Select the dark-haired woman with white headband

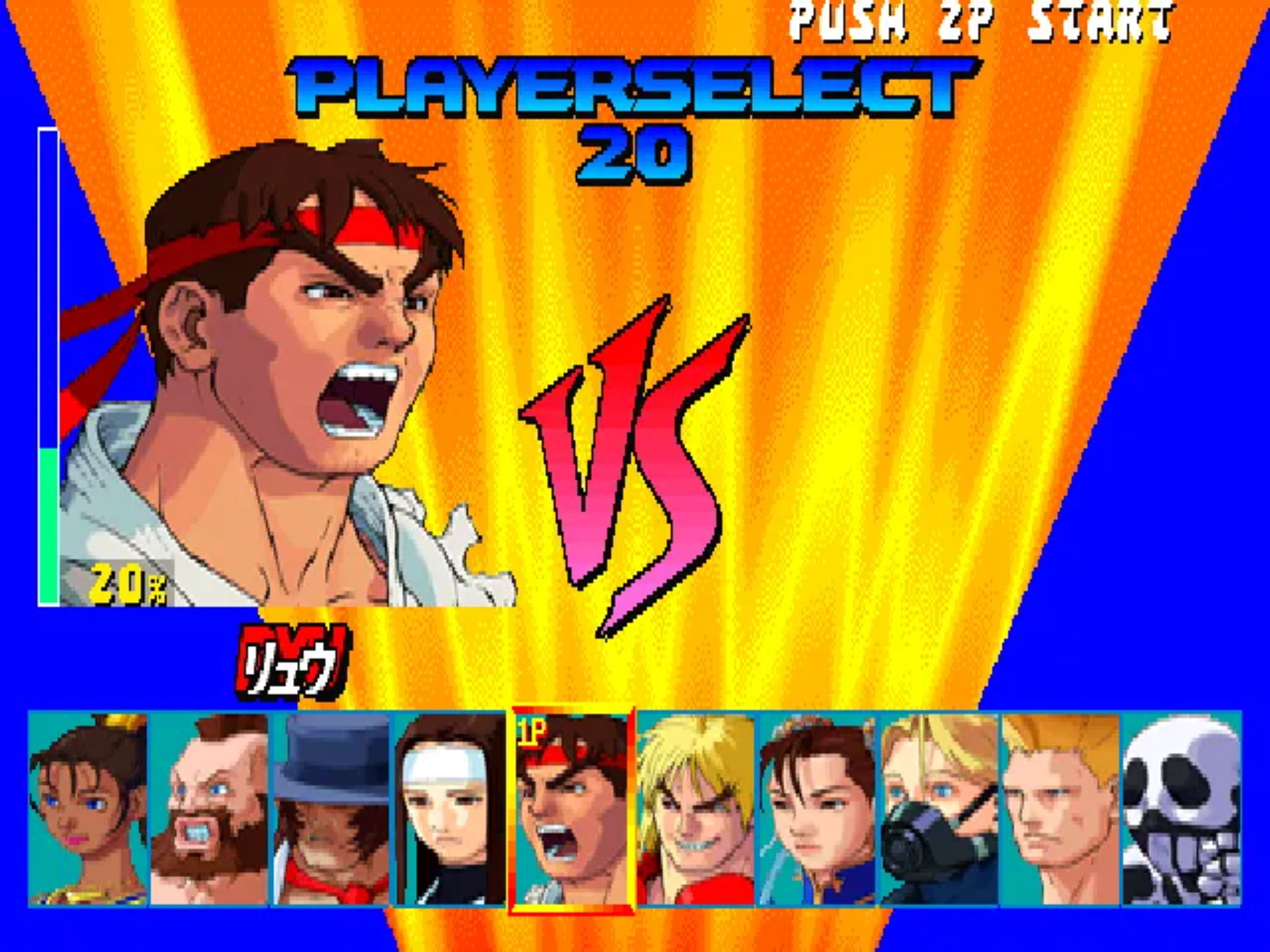pos(451,809)
